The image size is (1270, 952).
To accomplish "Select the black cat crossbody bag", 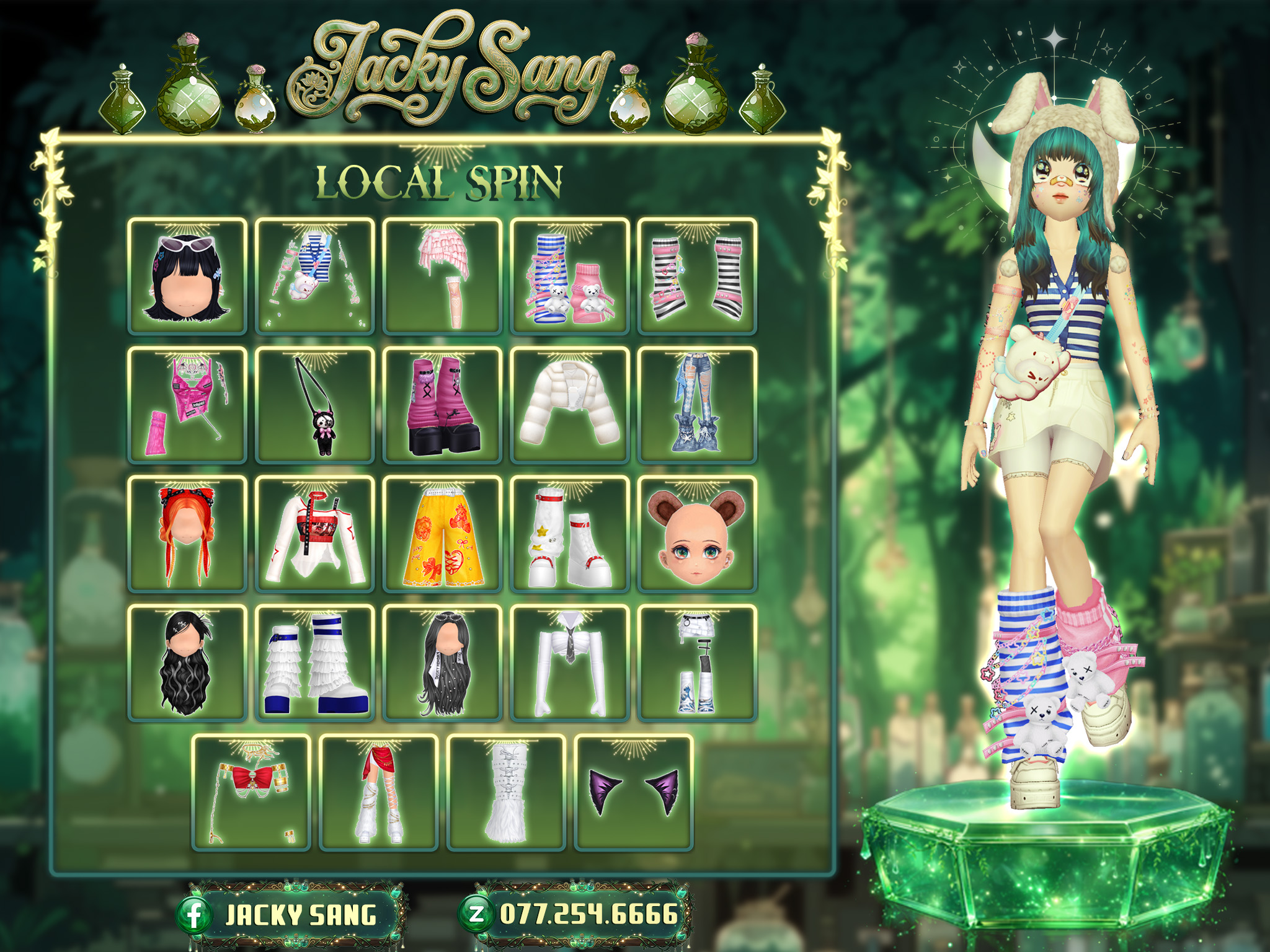I will point(314,405).
